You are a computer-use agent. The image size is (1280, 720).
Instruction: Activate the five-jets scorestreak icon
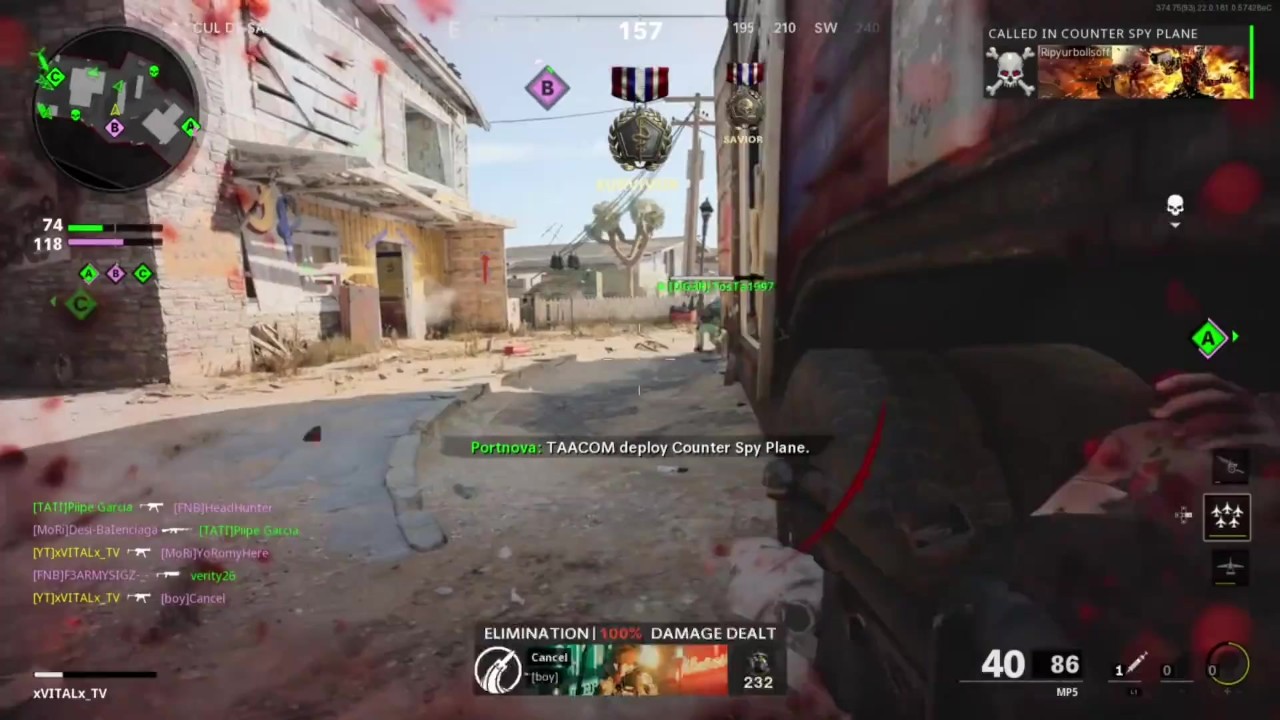(x=1227, y=516)
